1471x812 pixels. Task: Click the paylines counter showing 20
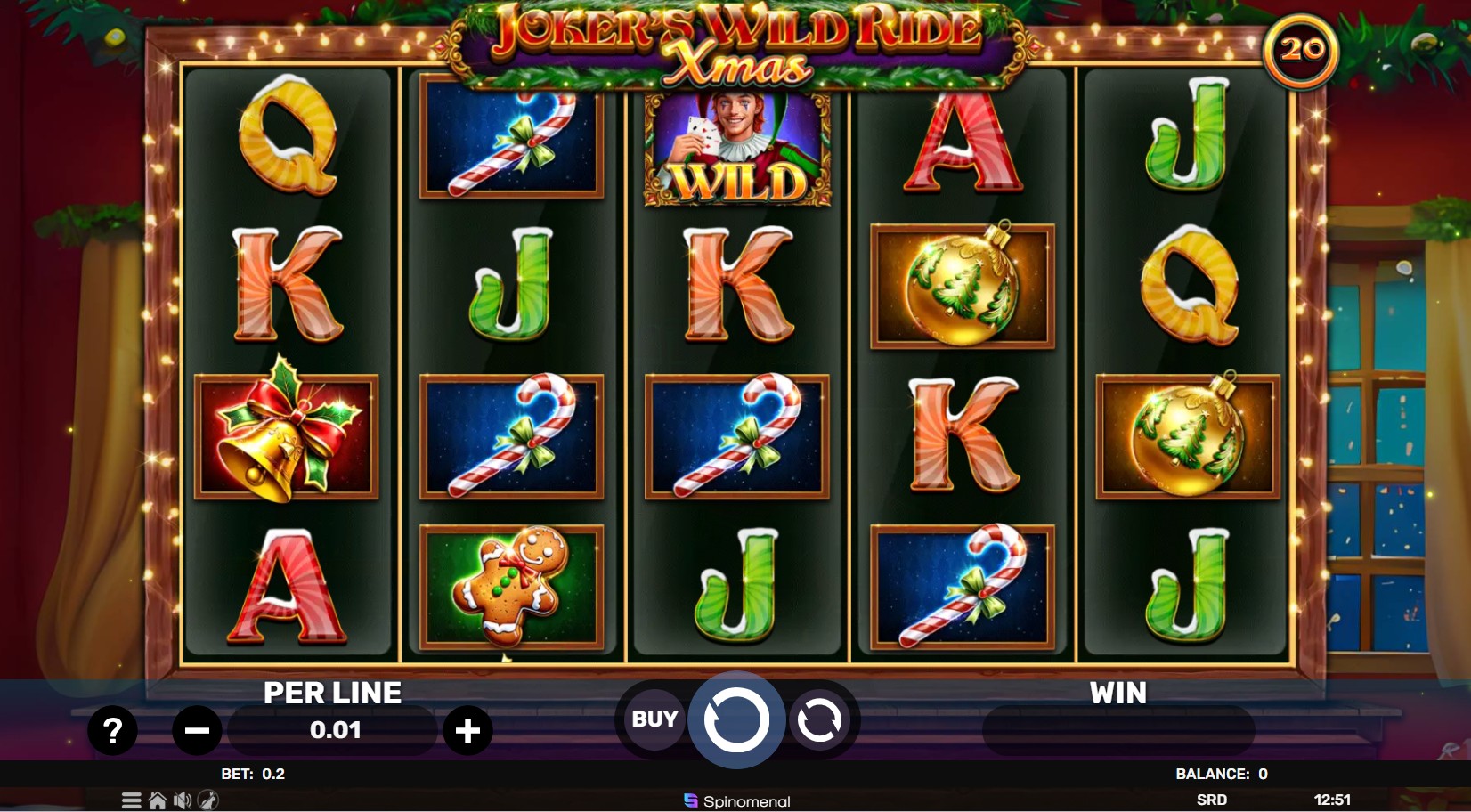tap(1304, 52)
